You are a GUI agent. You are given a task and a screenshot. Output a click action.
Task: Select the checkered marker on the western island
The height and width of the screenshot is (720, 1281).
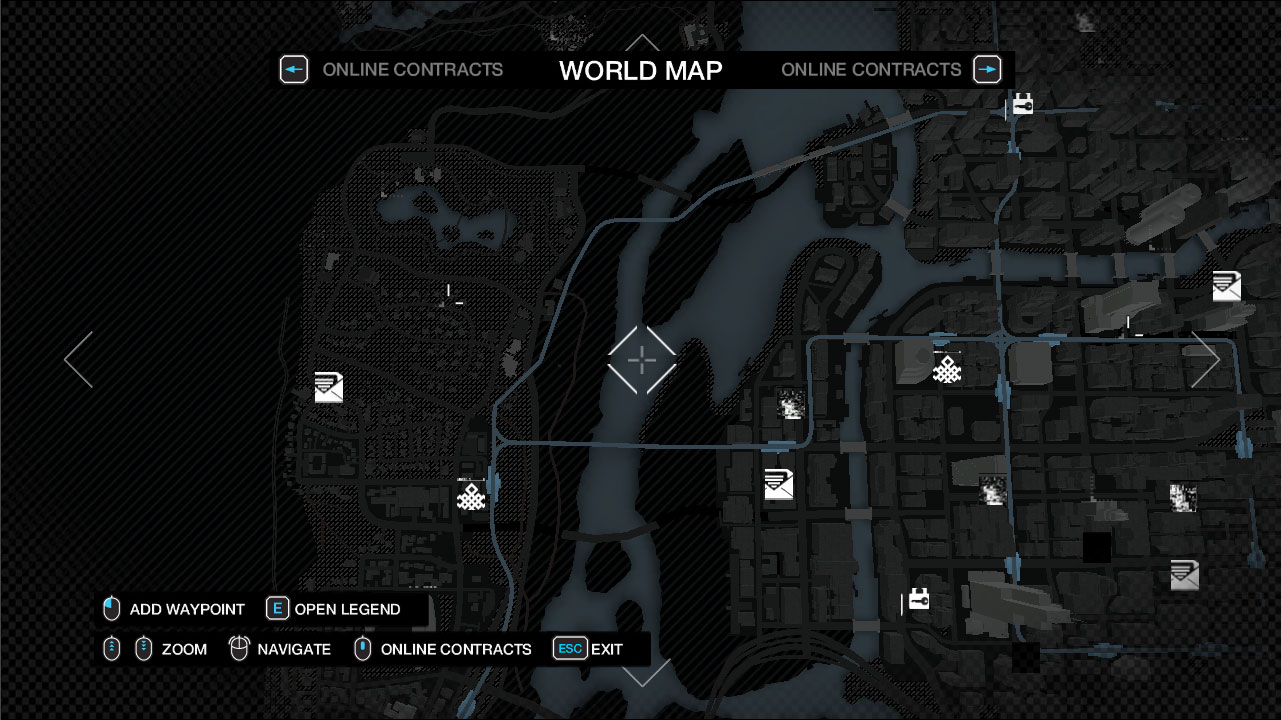point(471,496)
